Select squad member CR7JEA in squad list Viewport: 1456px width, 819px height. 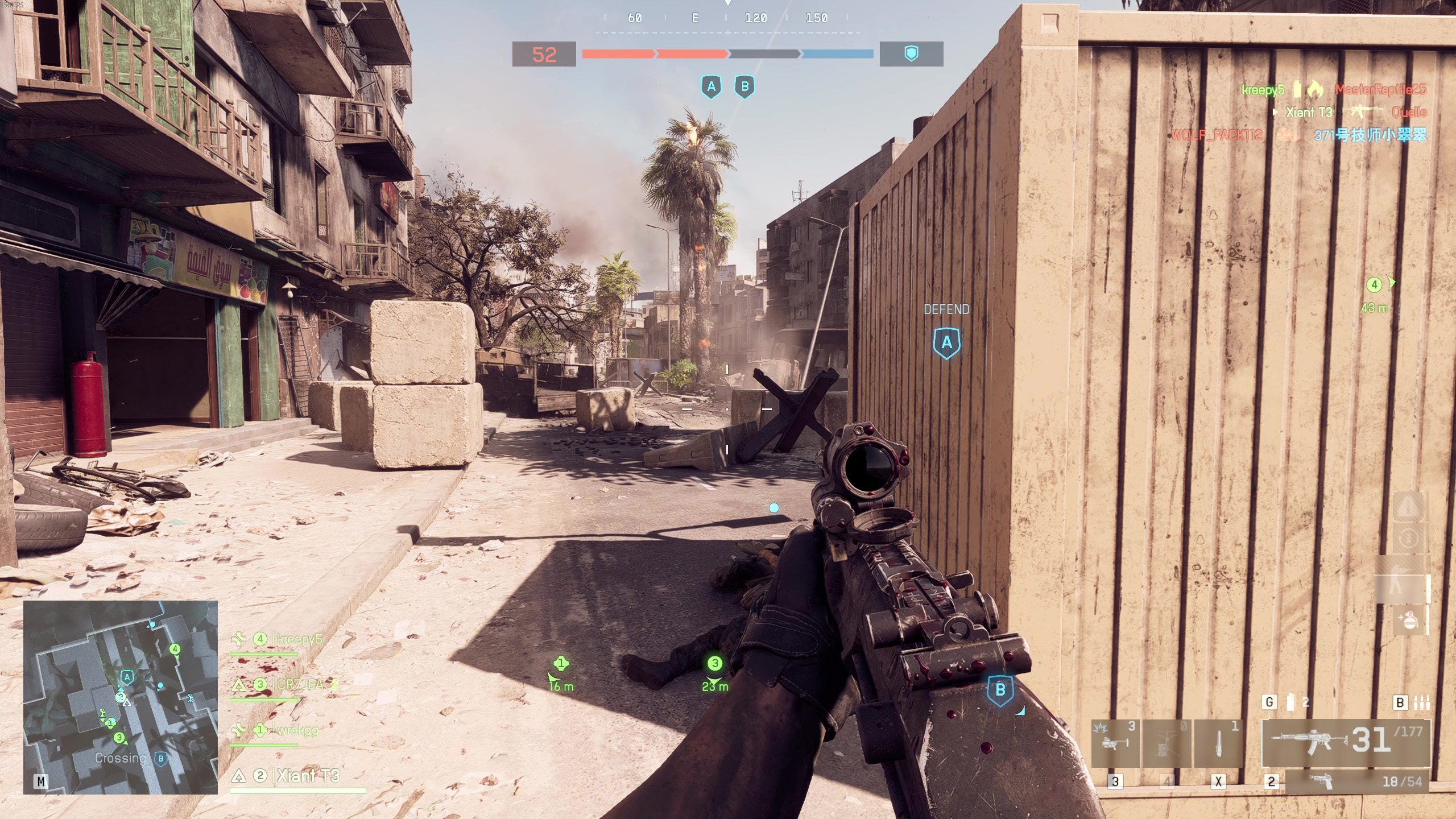(x=299, y=684)
